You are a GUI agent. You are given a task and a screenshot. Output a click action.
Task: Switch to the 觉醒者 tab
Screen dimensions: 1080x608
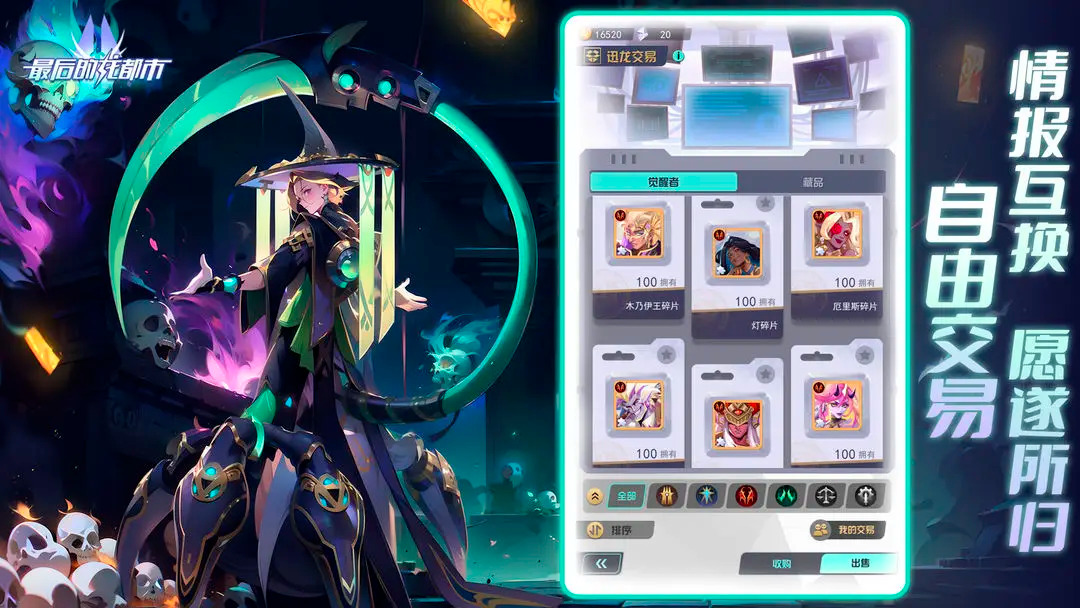(x=663, y=182)
